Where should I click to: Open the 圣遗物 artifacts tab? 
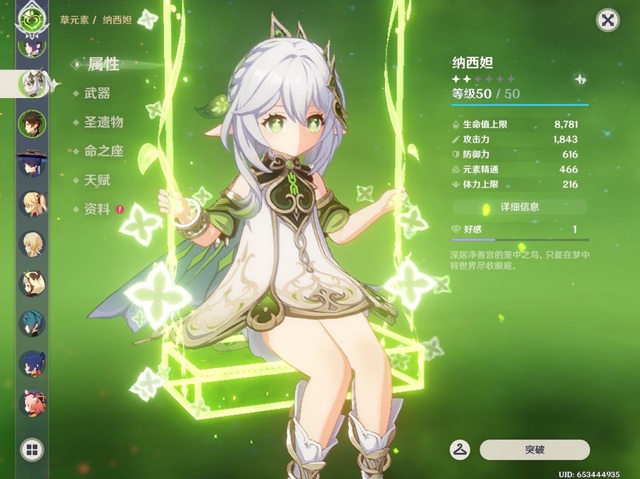[103, 122]
